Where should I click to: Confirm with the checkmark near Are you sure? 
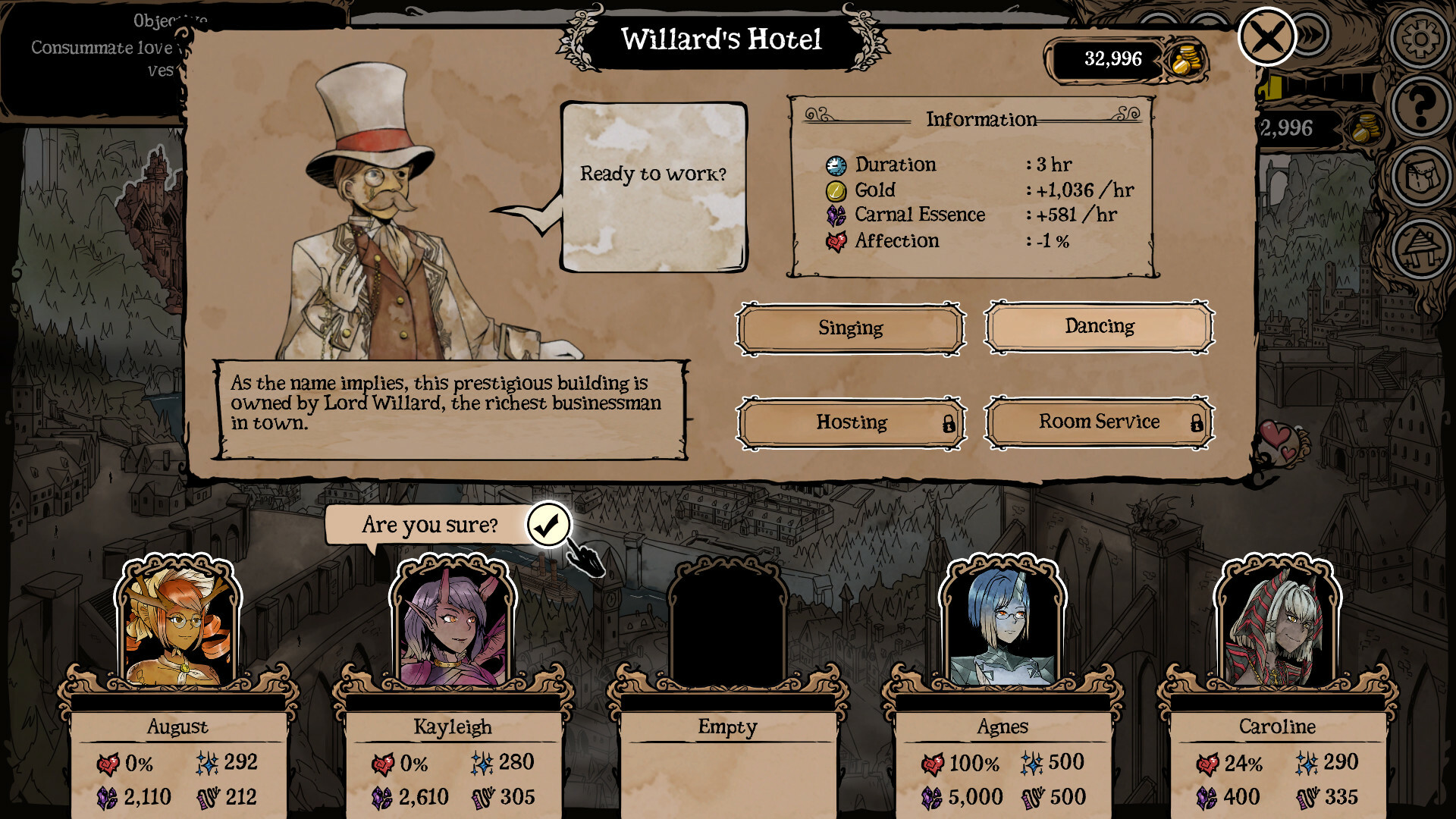coord(548,524)
